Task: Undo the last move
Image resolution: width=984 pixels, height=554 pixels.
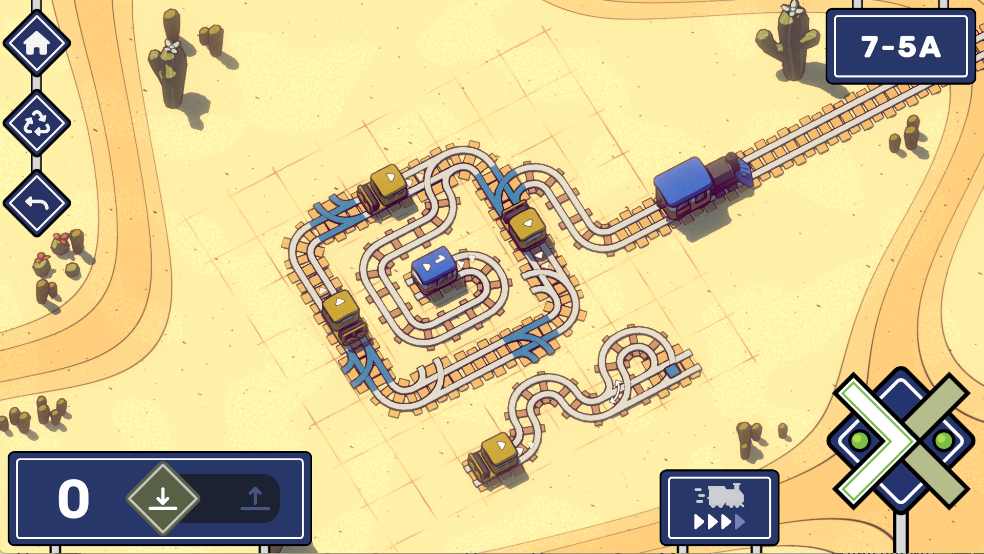Action: click(37, 204)
